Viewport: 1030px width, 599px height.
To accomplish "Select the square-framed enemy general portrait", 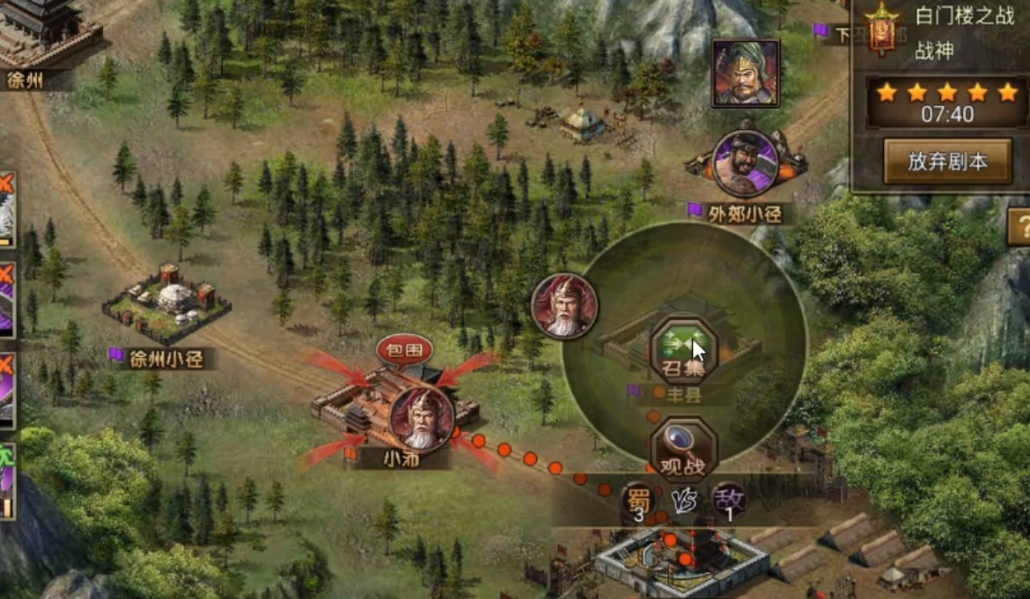I will [x=746, y=73].
